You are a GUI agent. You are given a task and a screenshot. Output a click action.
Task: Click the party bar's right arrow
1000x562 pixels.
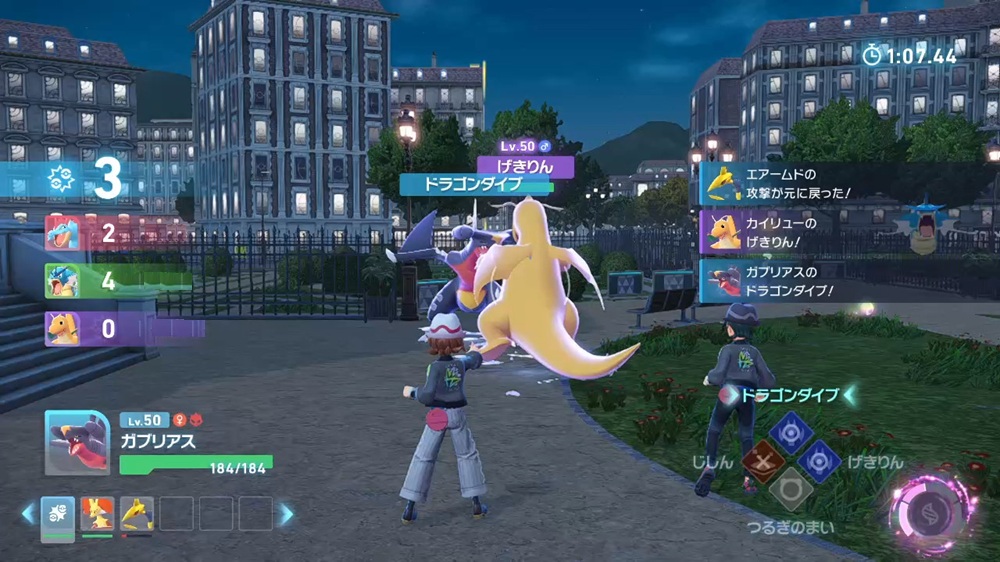[287, 514]
